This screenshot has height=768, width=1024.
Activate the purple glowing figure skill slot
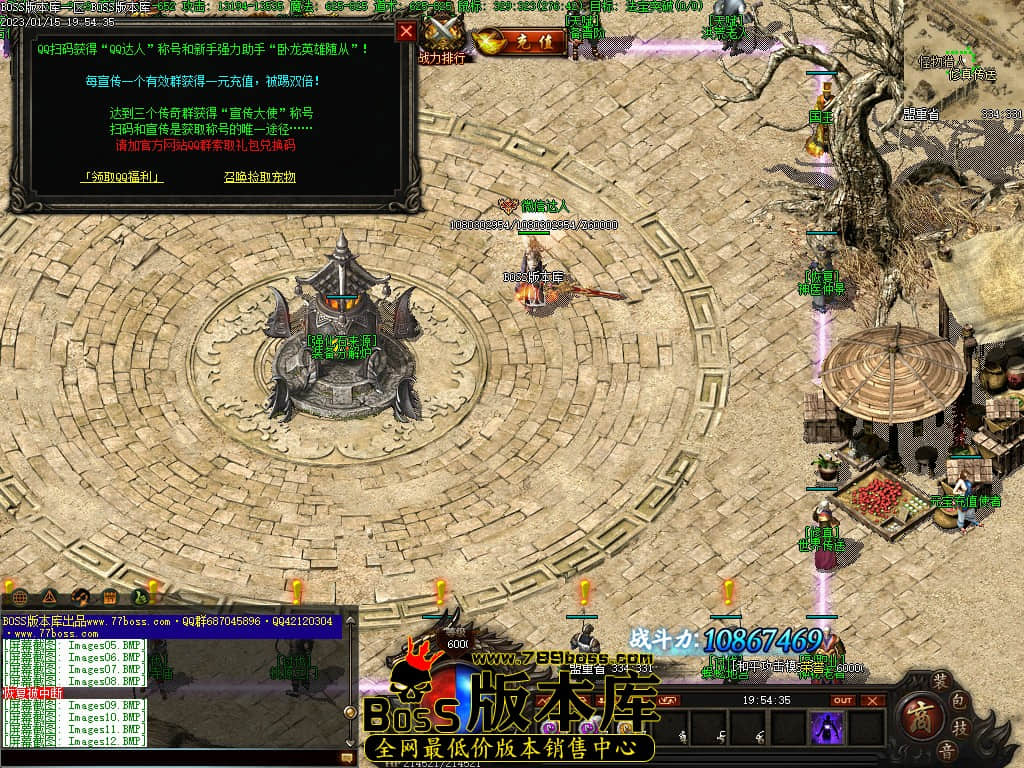click(x=827, y=728)
